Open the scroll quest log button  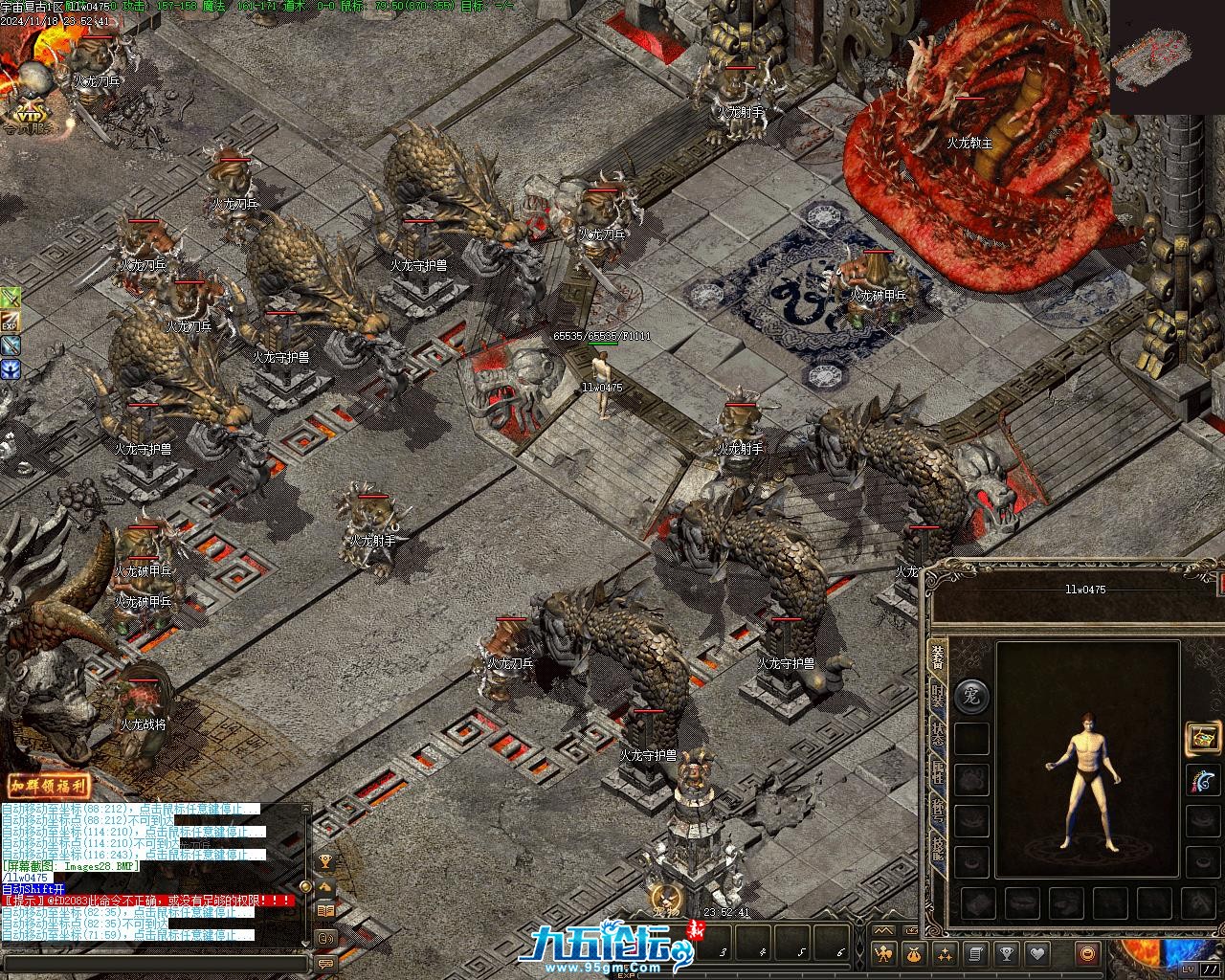click(976, 953)
